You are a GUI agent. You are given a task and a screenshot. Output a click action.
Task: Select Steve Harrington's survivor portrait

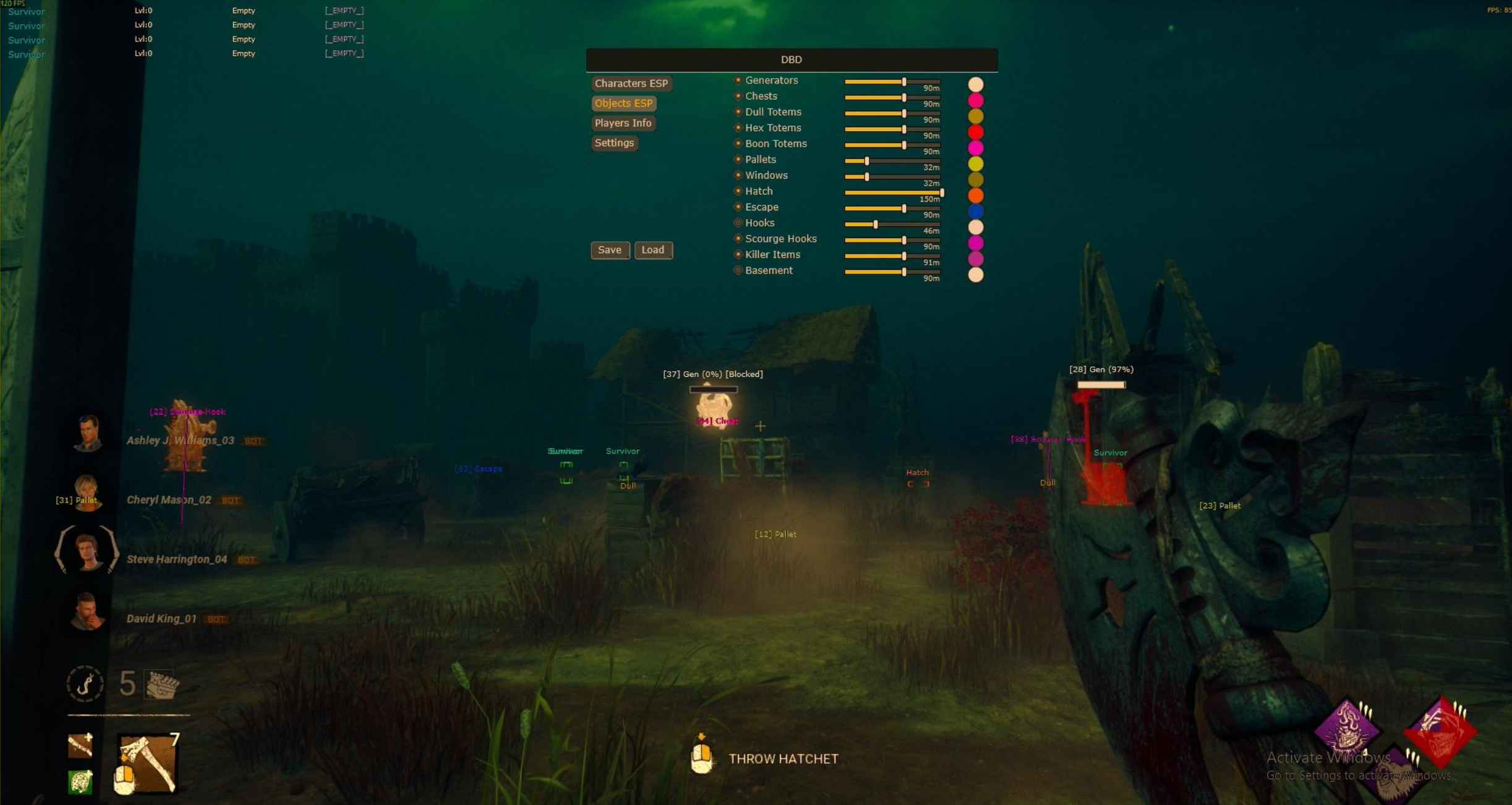[87, 550]
